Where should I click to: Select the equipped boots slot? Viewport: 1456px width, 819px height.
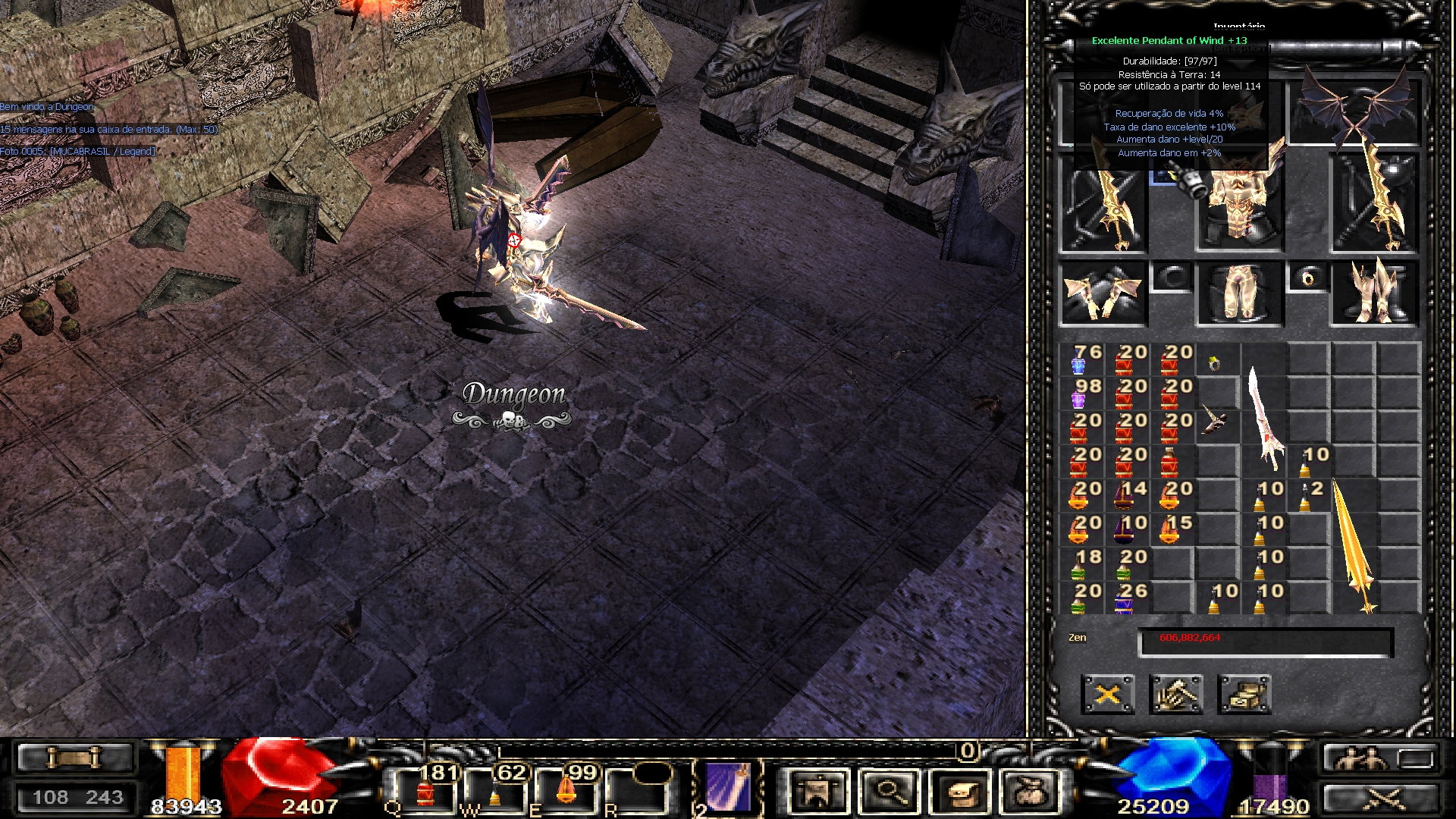(x=1375, y=294)
